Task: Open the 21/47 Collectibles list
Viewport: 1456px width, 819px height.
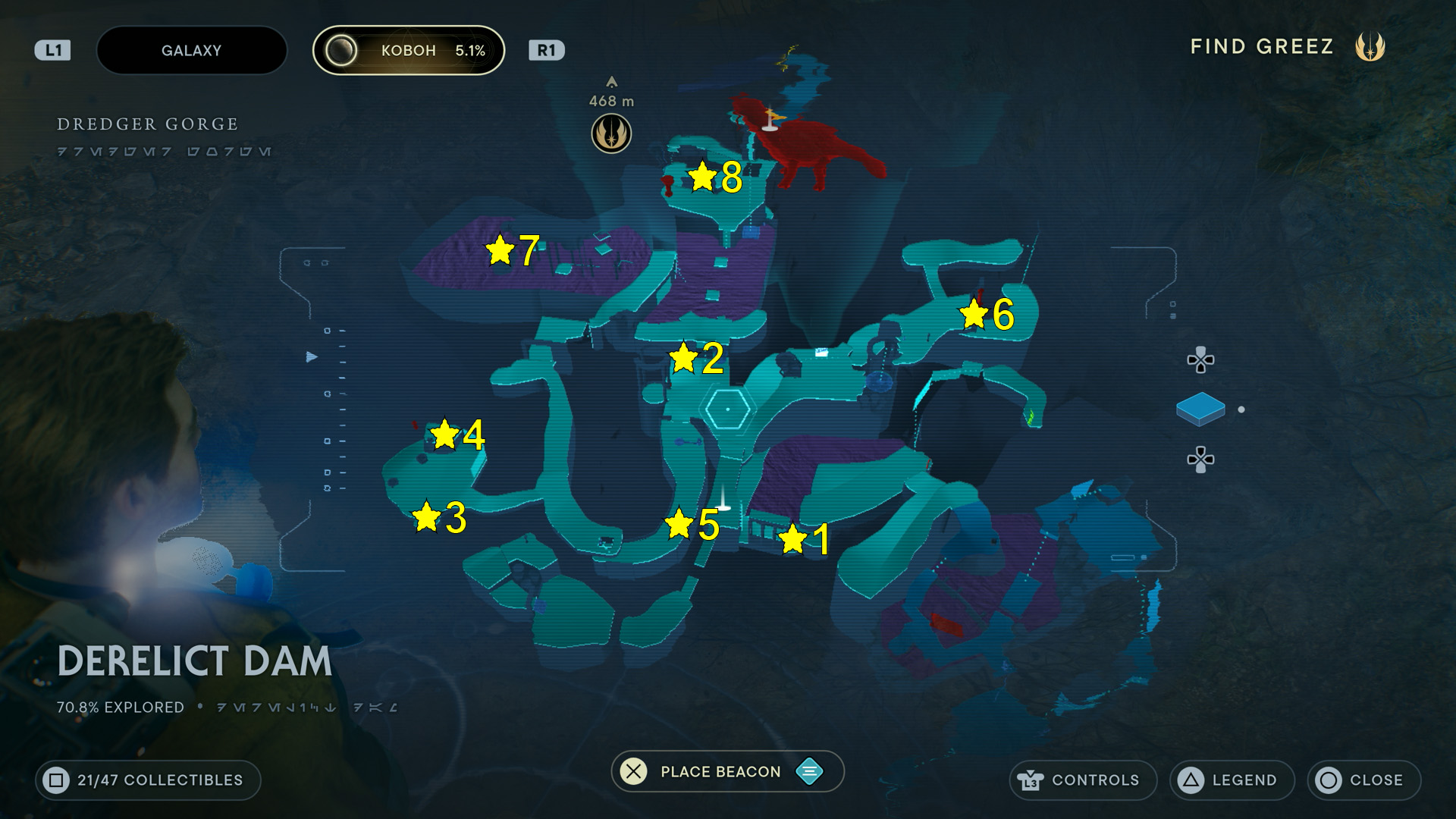Action: coord(148,780)
